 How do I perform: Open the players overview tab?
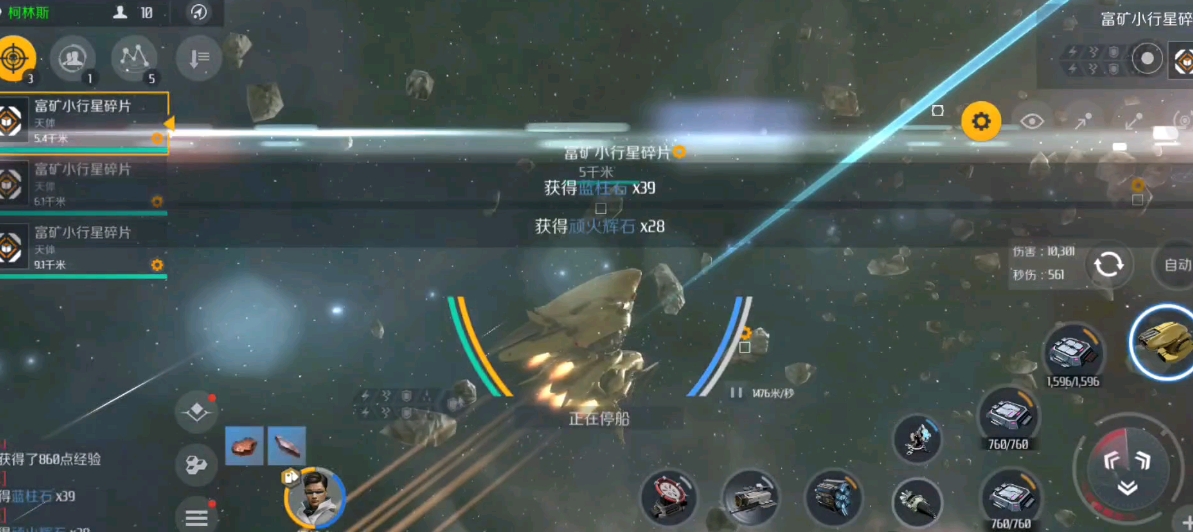[72, 59]
